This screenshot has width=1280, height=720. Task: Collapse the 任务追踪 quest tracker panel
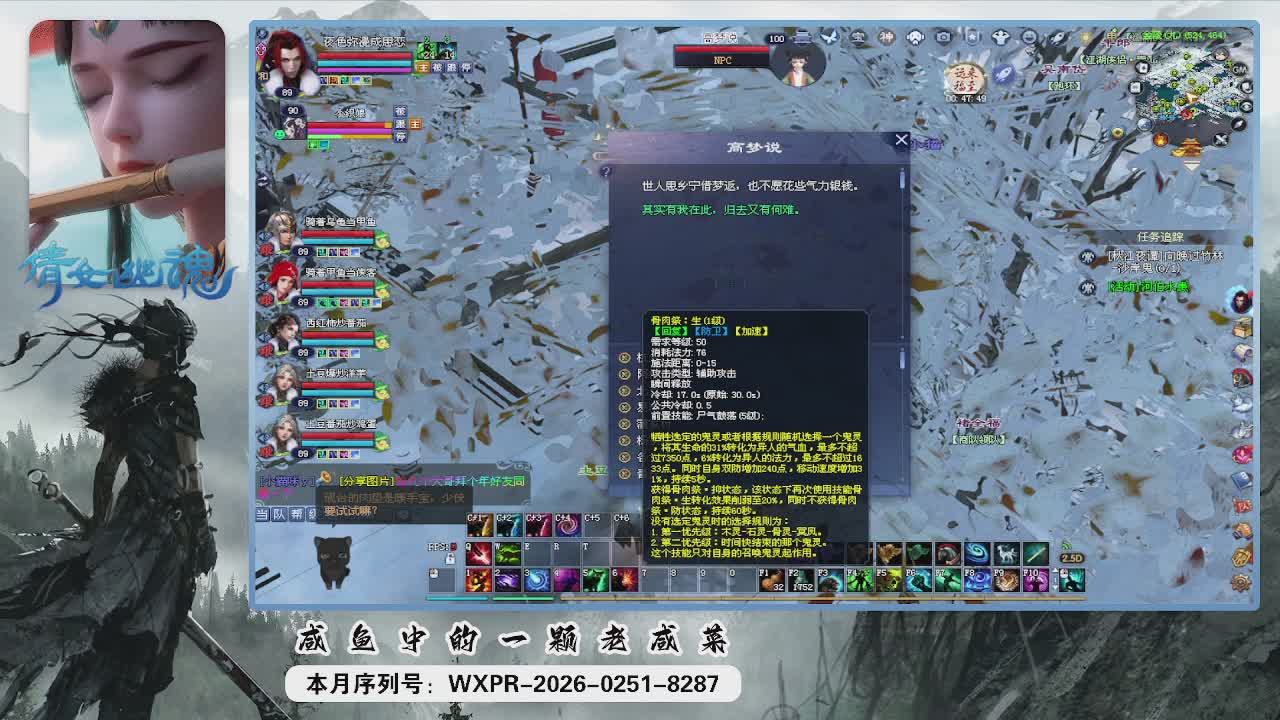pos(1161,238)
